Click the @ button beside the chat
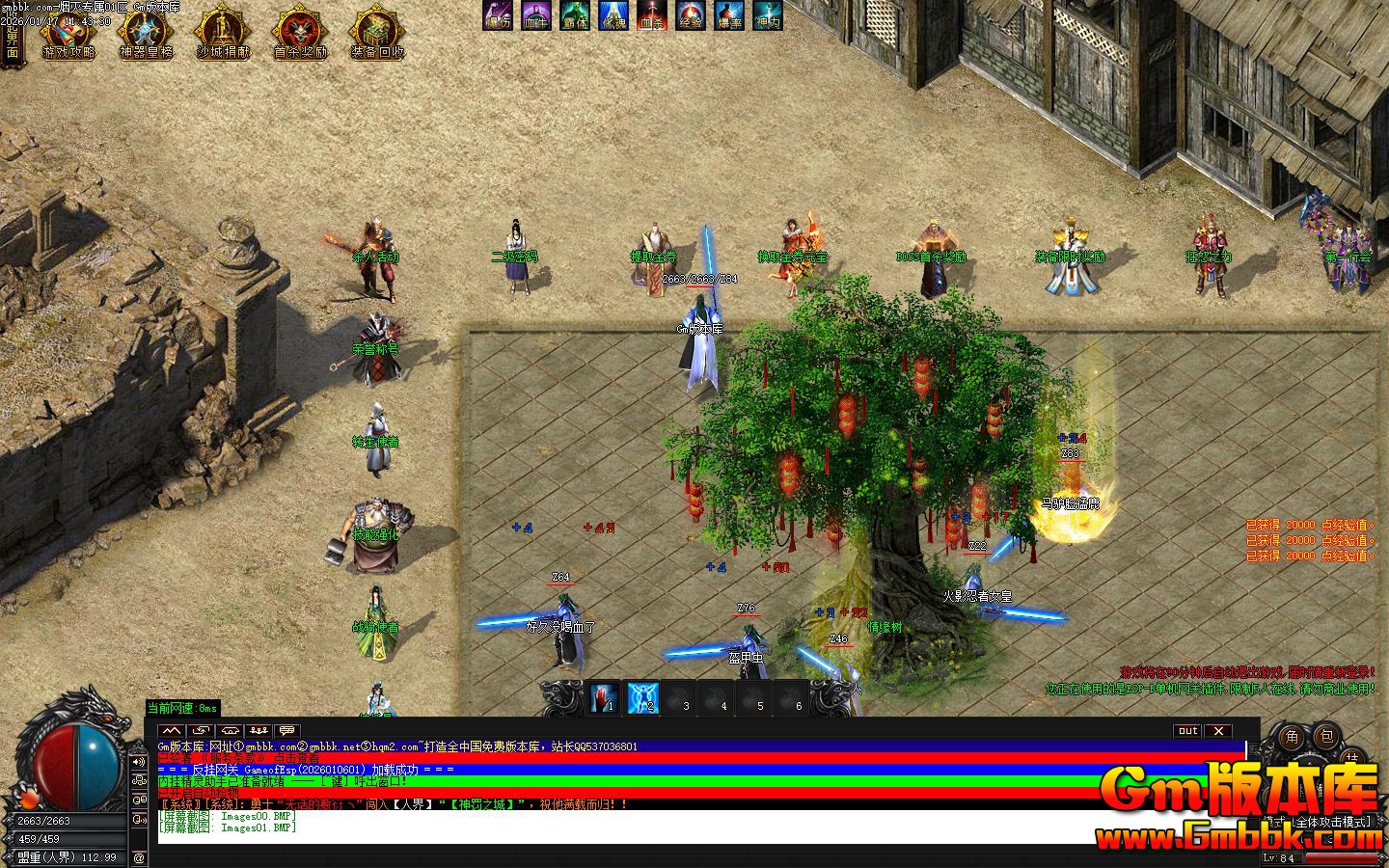 click(x=139, y=857)
